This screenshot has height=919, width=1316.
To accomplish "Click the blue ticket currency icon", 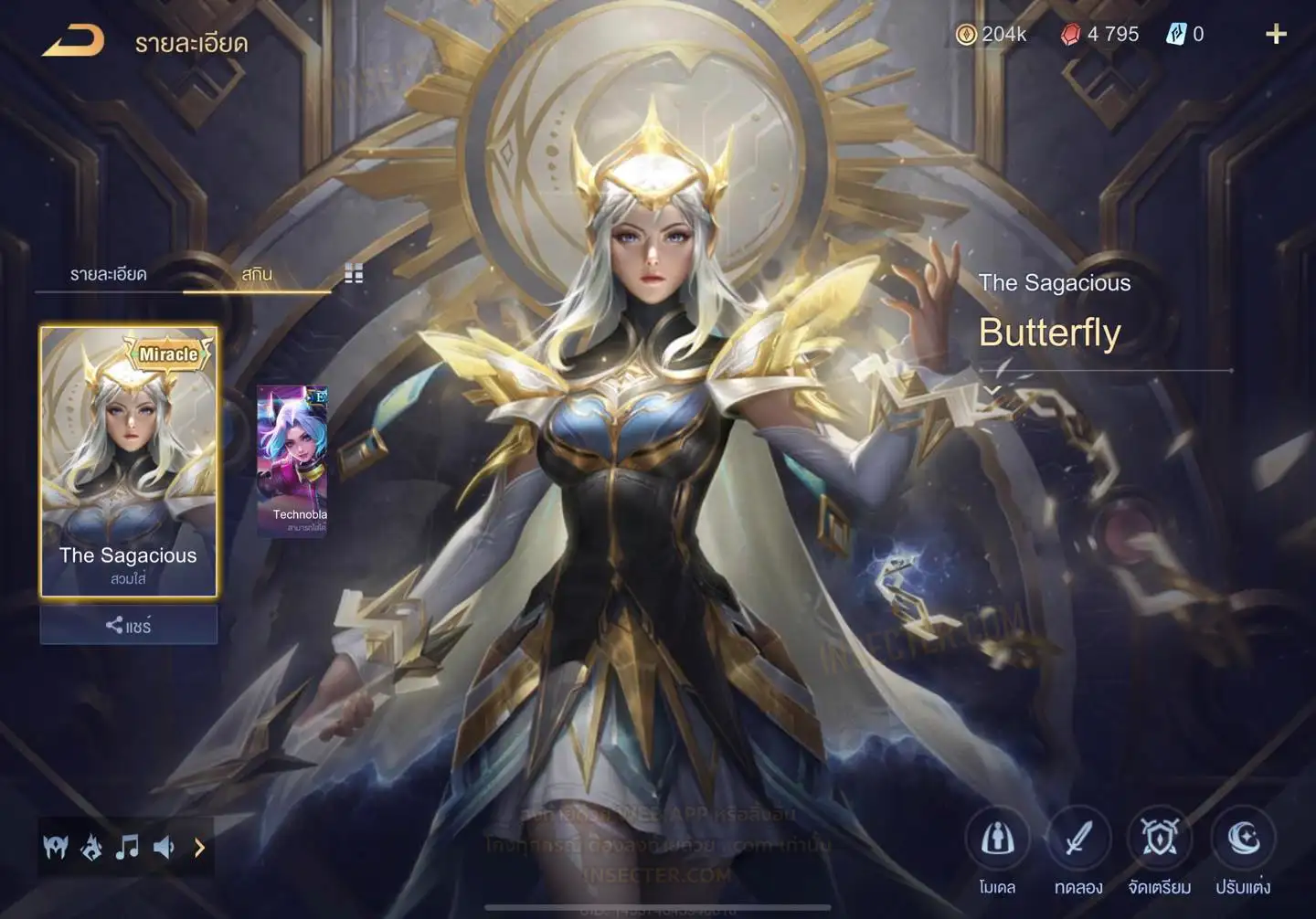I will (x=1176, y=35).
